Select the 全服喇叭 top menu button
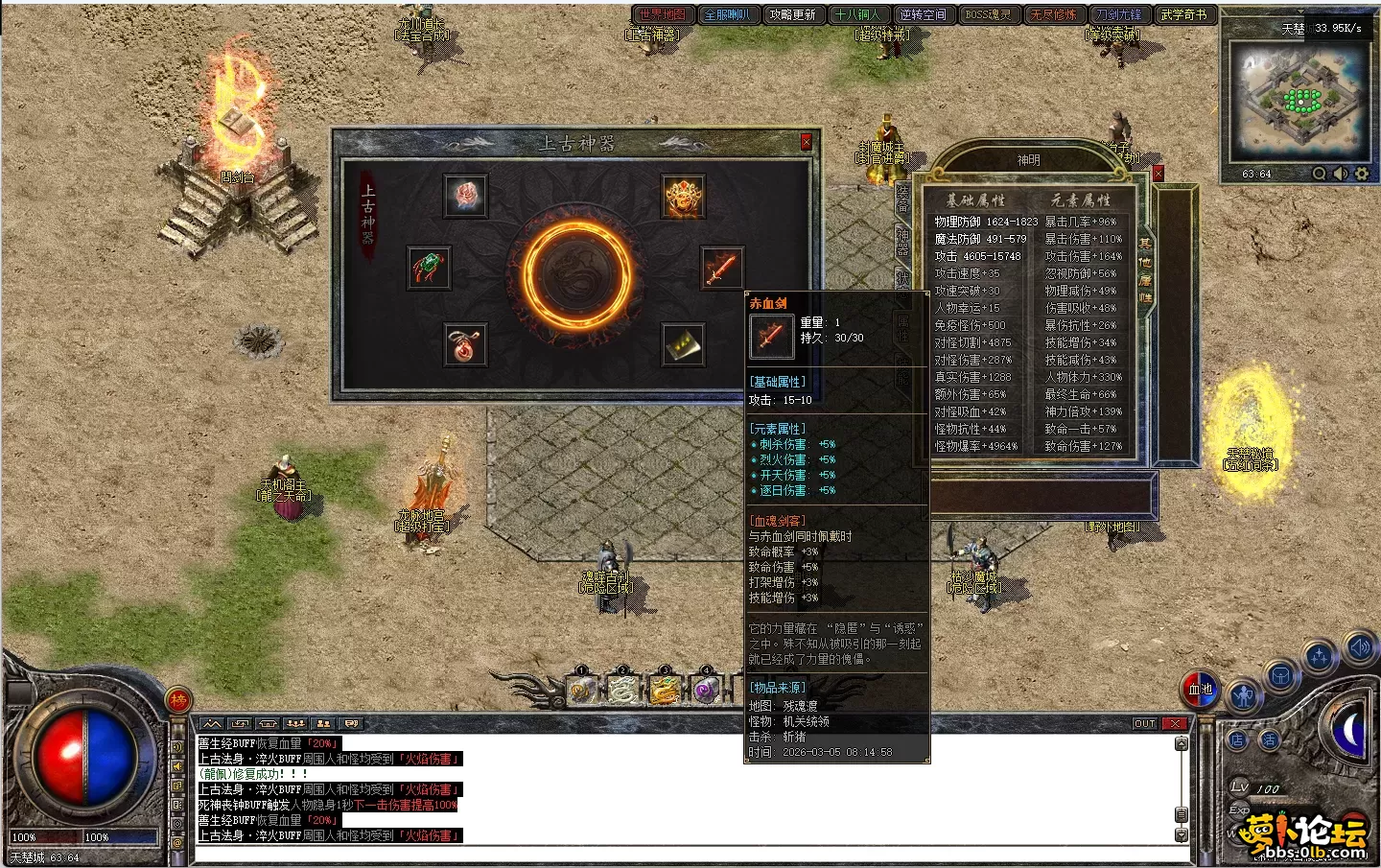 [x=727, y=14]
